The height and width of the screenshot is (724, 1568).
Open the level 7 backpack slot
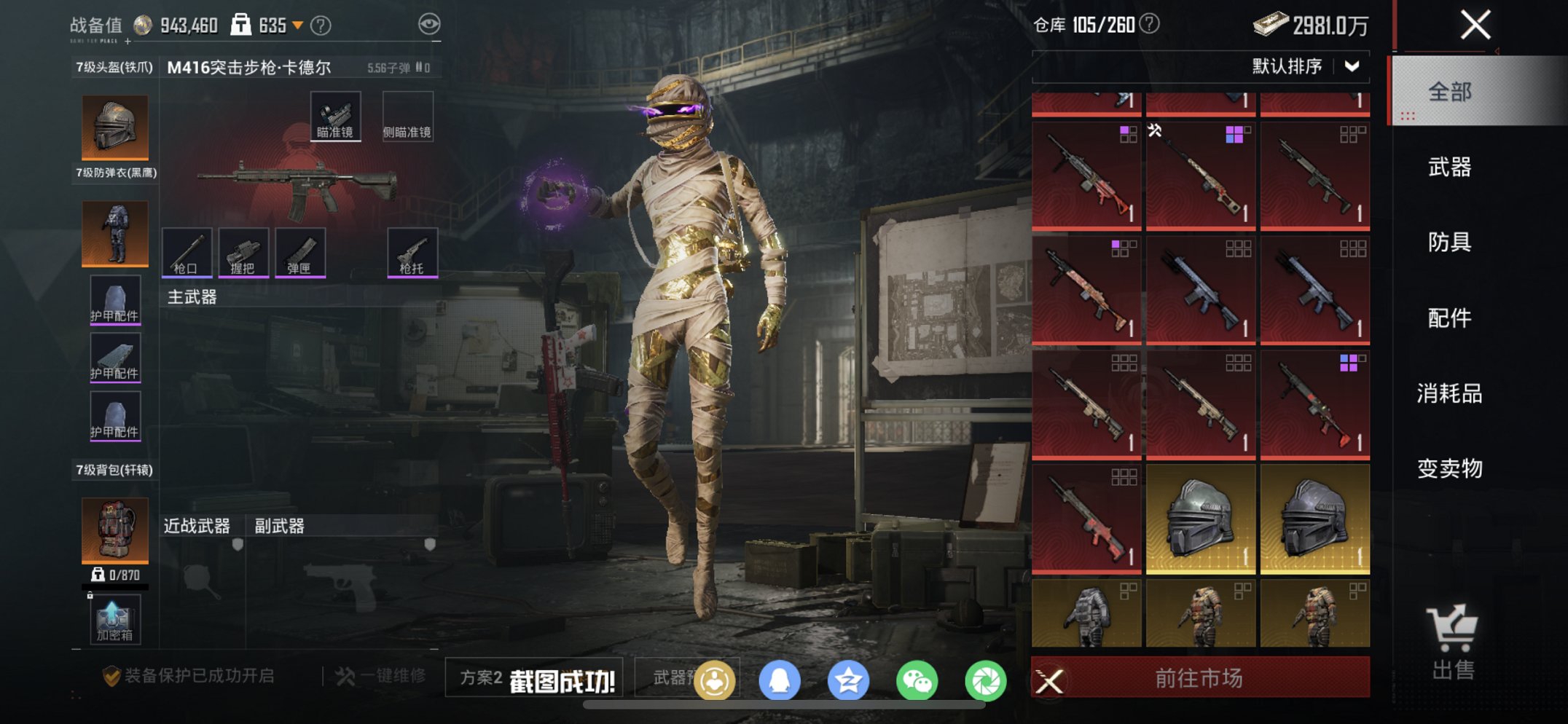point(115,530)
